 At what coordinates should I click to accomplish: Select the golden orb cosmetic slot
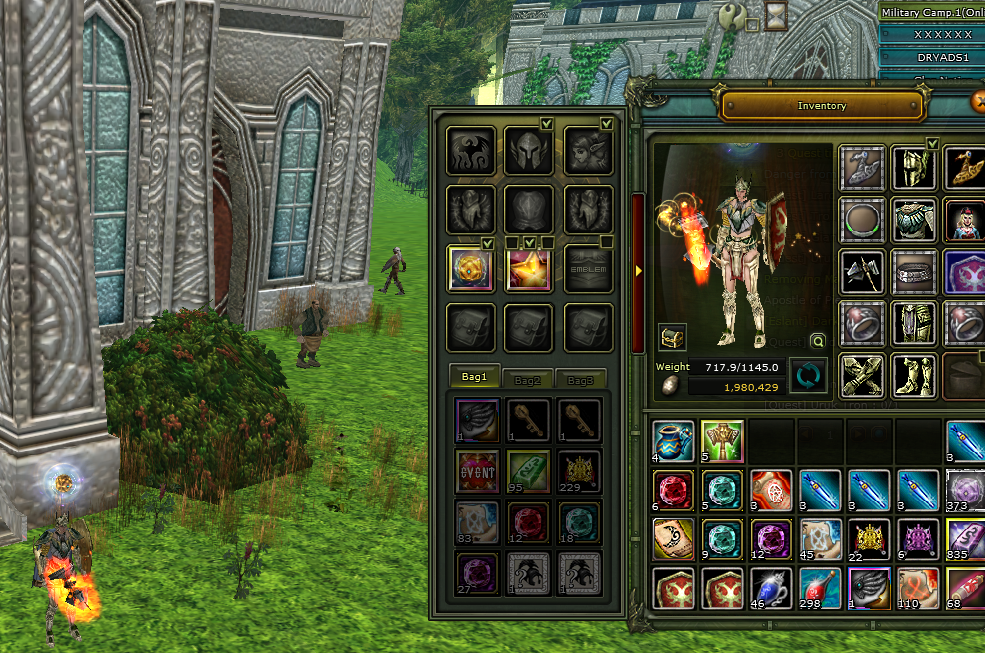[x=470, y=268]
